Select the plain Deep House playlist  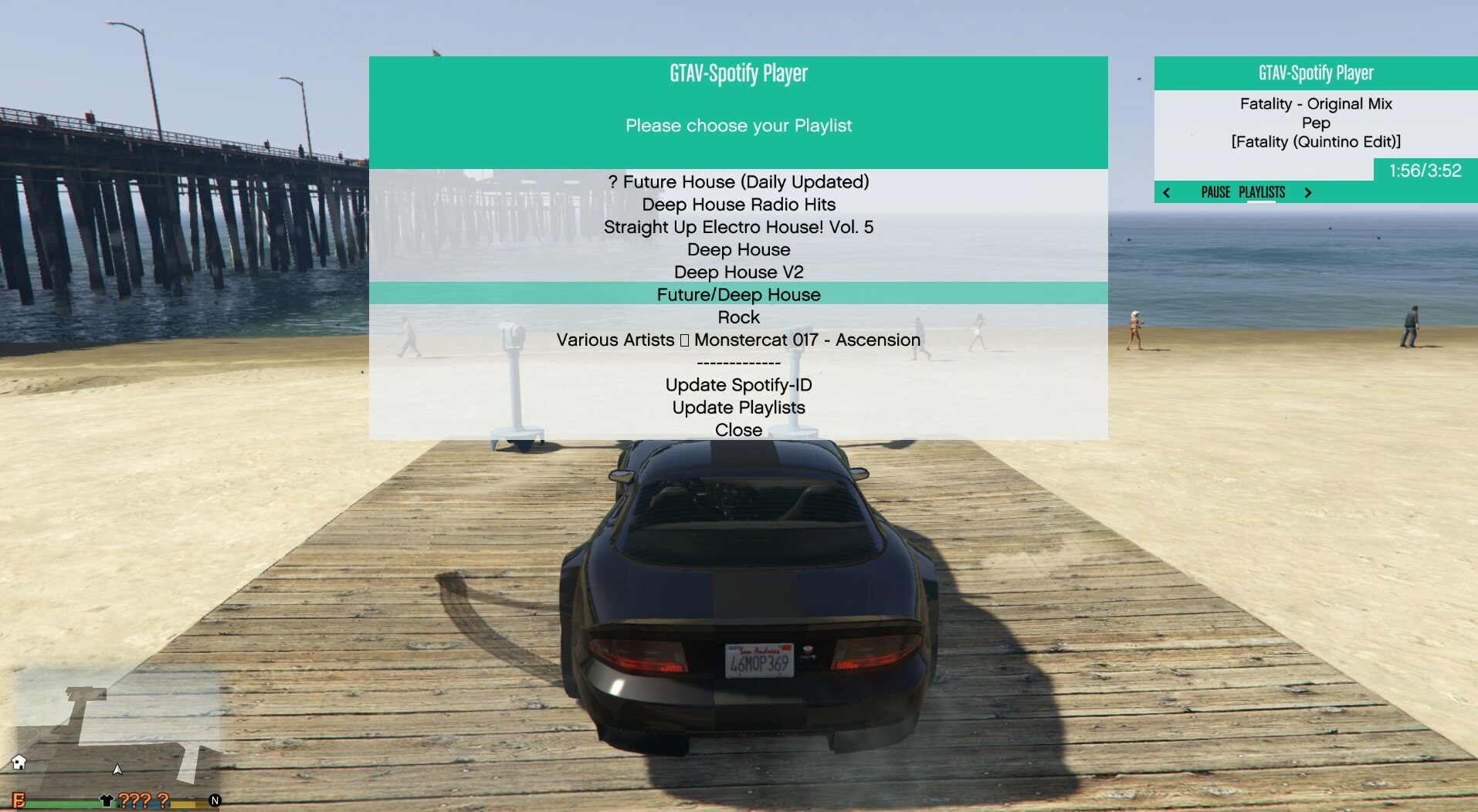[738, 249]
